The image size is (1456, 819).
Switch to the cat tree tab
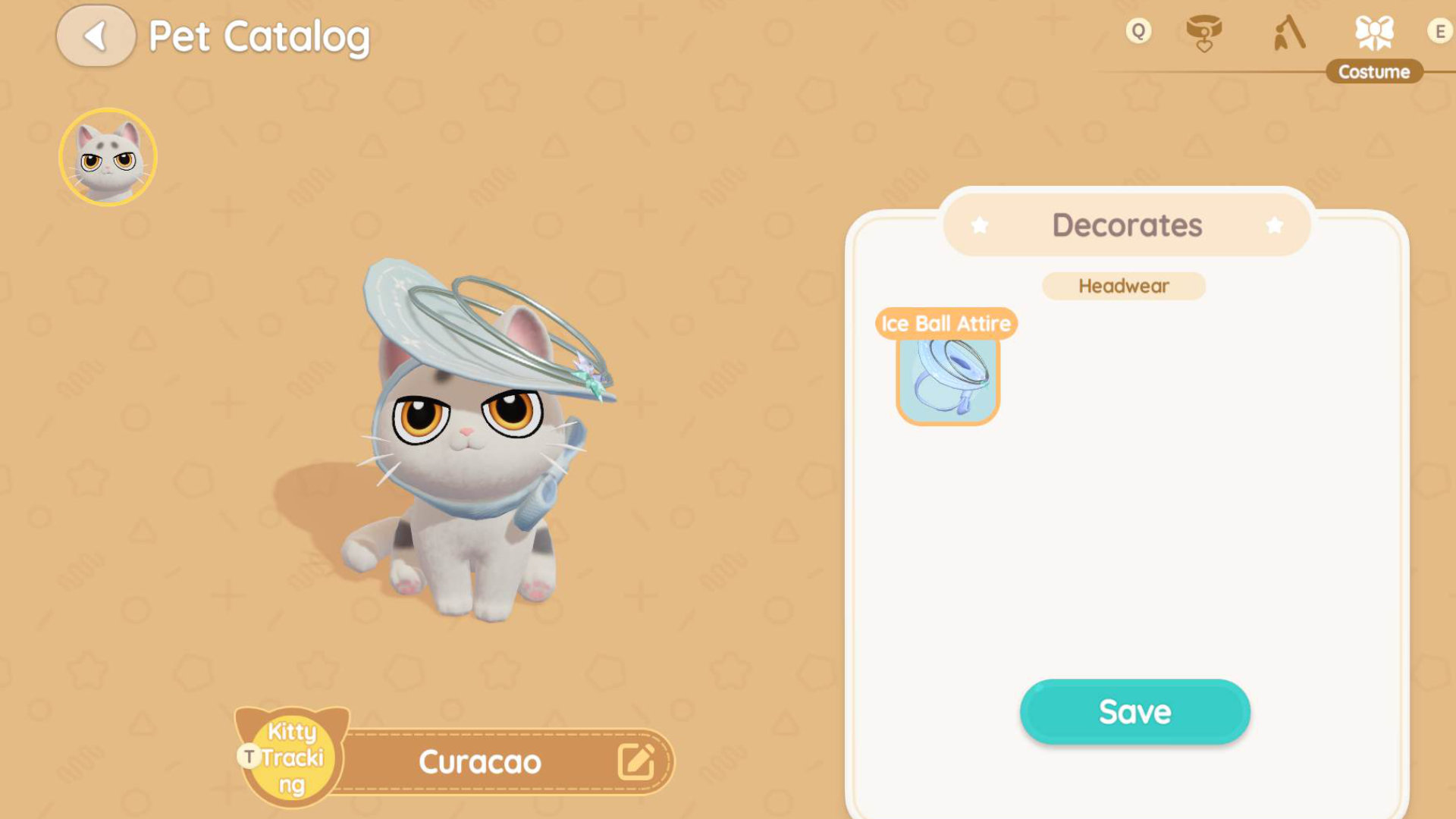point(1288,33)
